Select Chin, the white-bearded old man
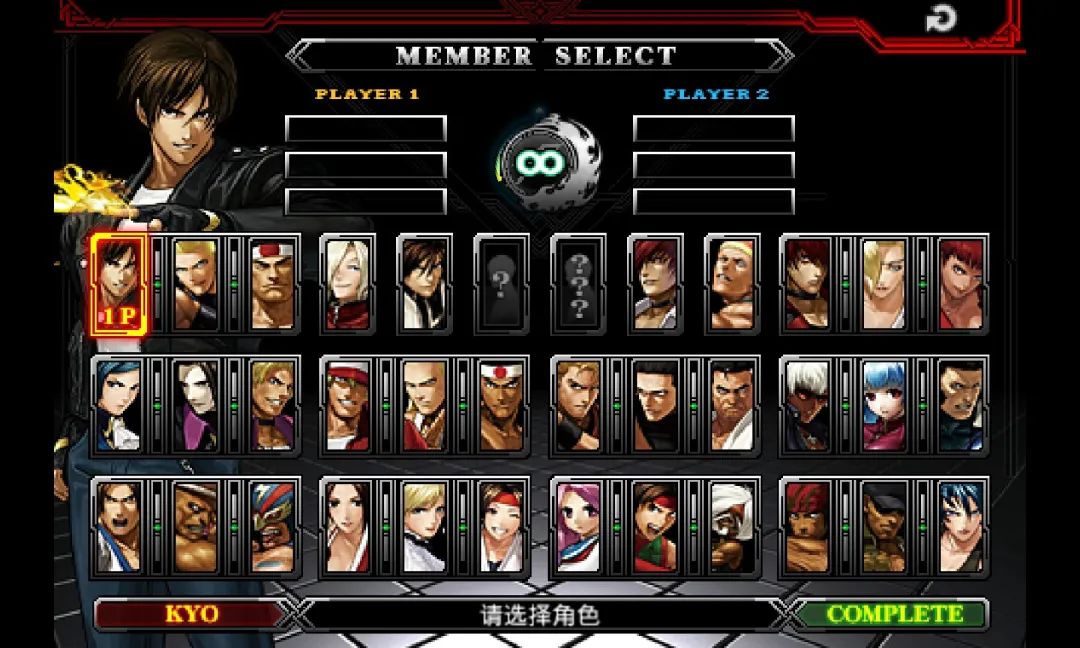The width and height of the screenshot is (1080, 648). [732, 527]
